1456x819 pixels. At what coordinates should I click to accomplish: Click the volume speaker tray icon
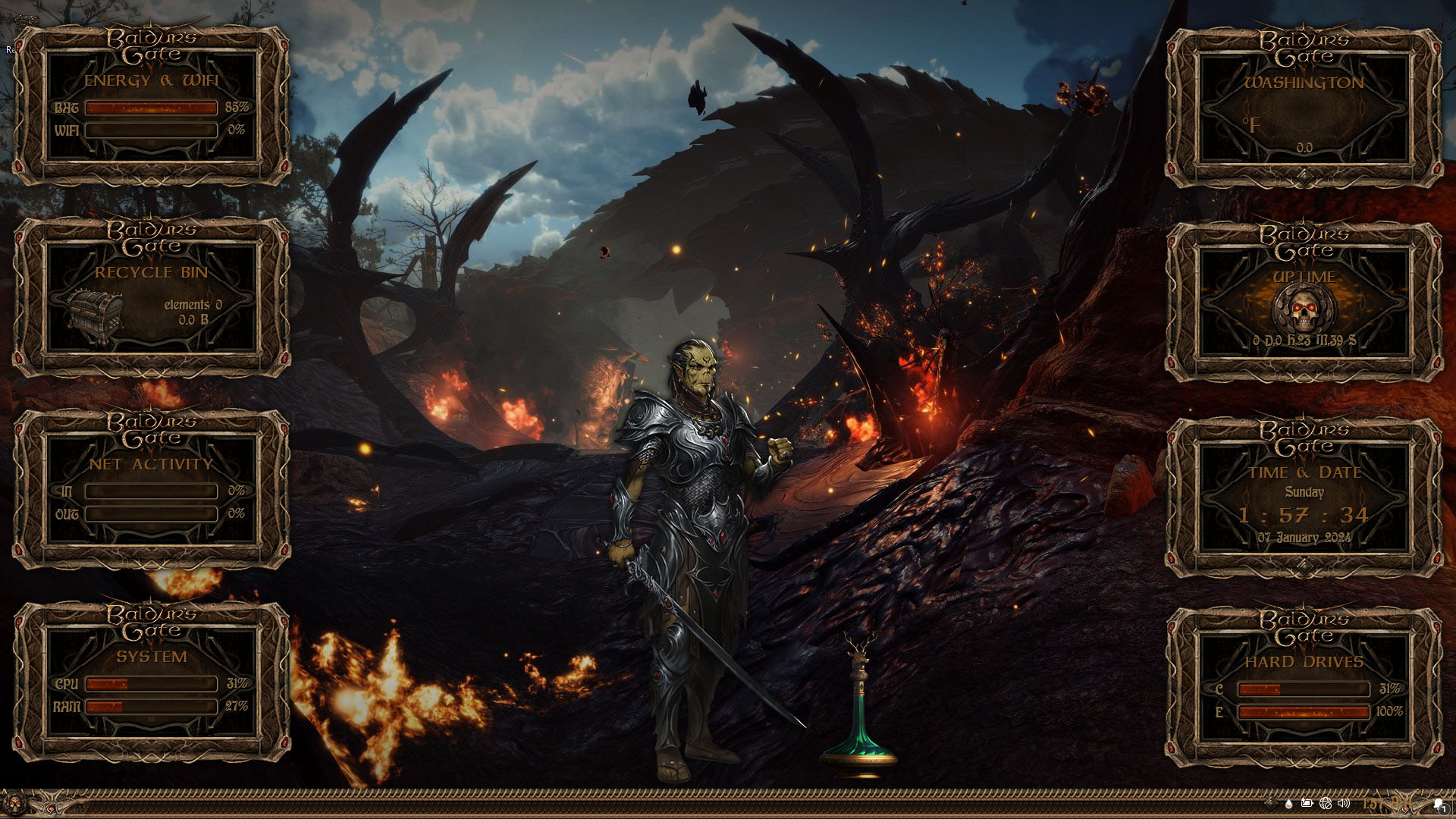click(x=1344, y=803)
